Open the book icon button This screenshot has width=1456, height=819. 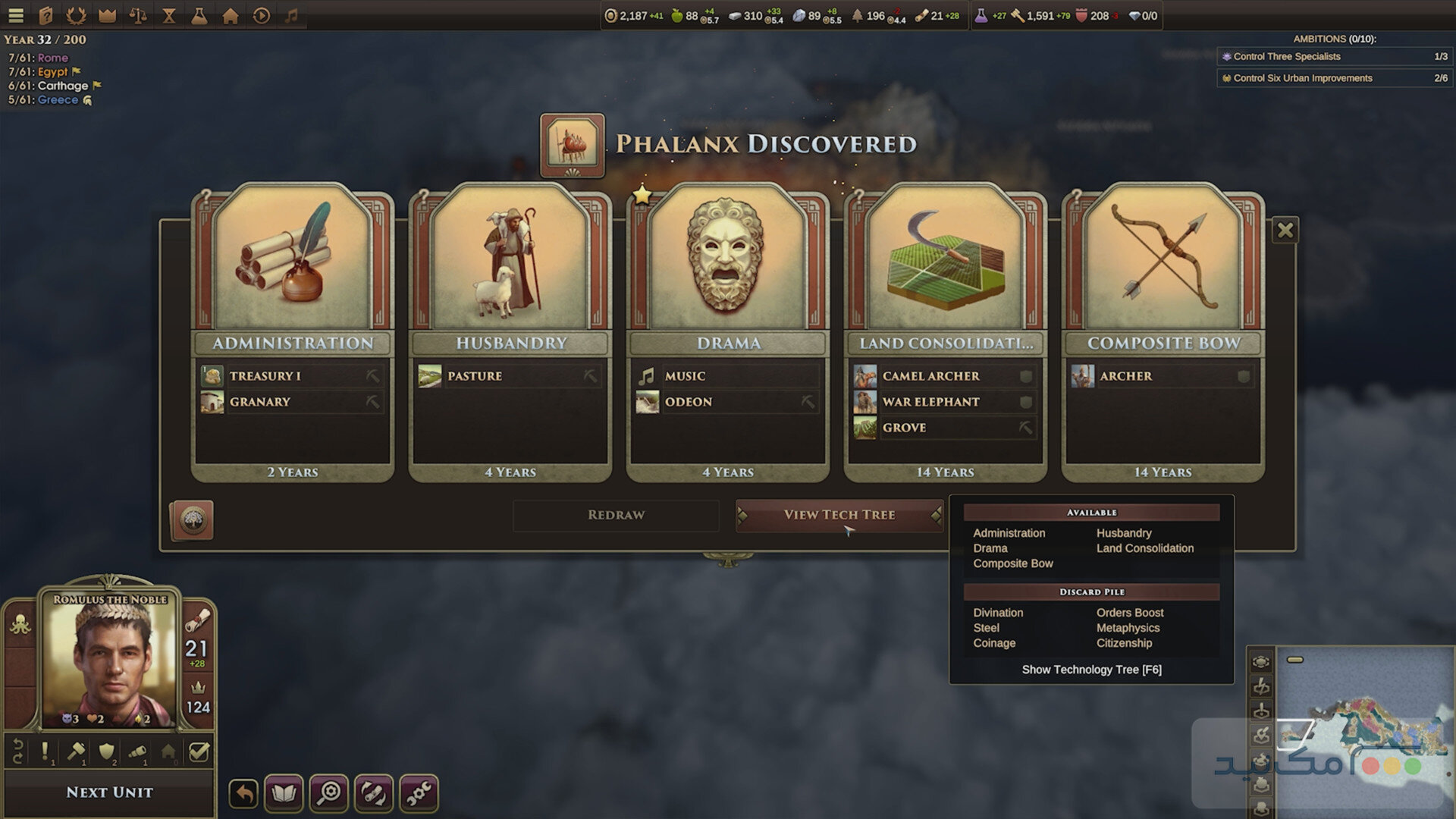coord(284,794)
